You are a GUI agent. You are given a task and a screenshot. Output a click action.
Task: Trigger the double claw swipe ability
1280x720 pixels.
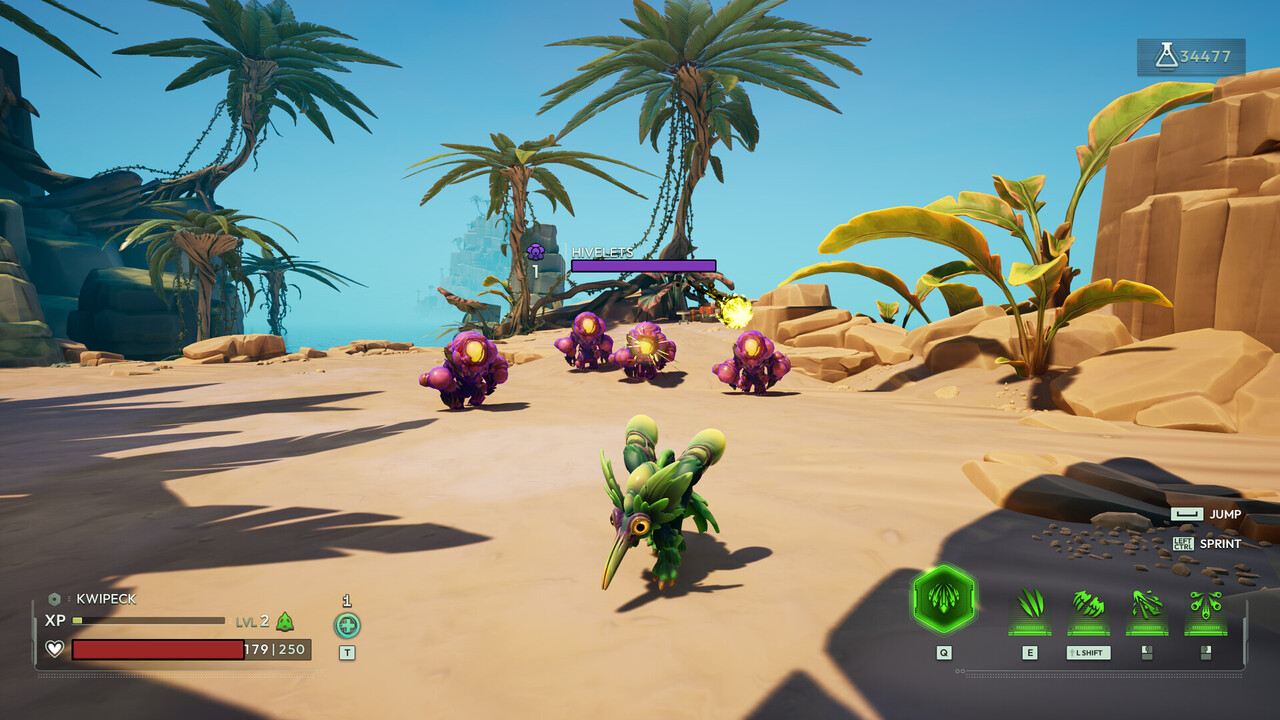click(1088, 605)
